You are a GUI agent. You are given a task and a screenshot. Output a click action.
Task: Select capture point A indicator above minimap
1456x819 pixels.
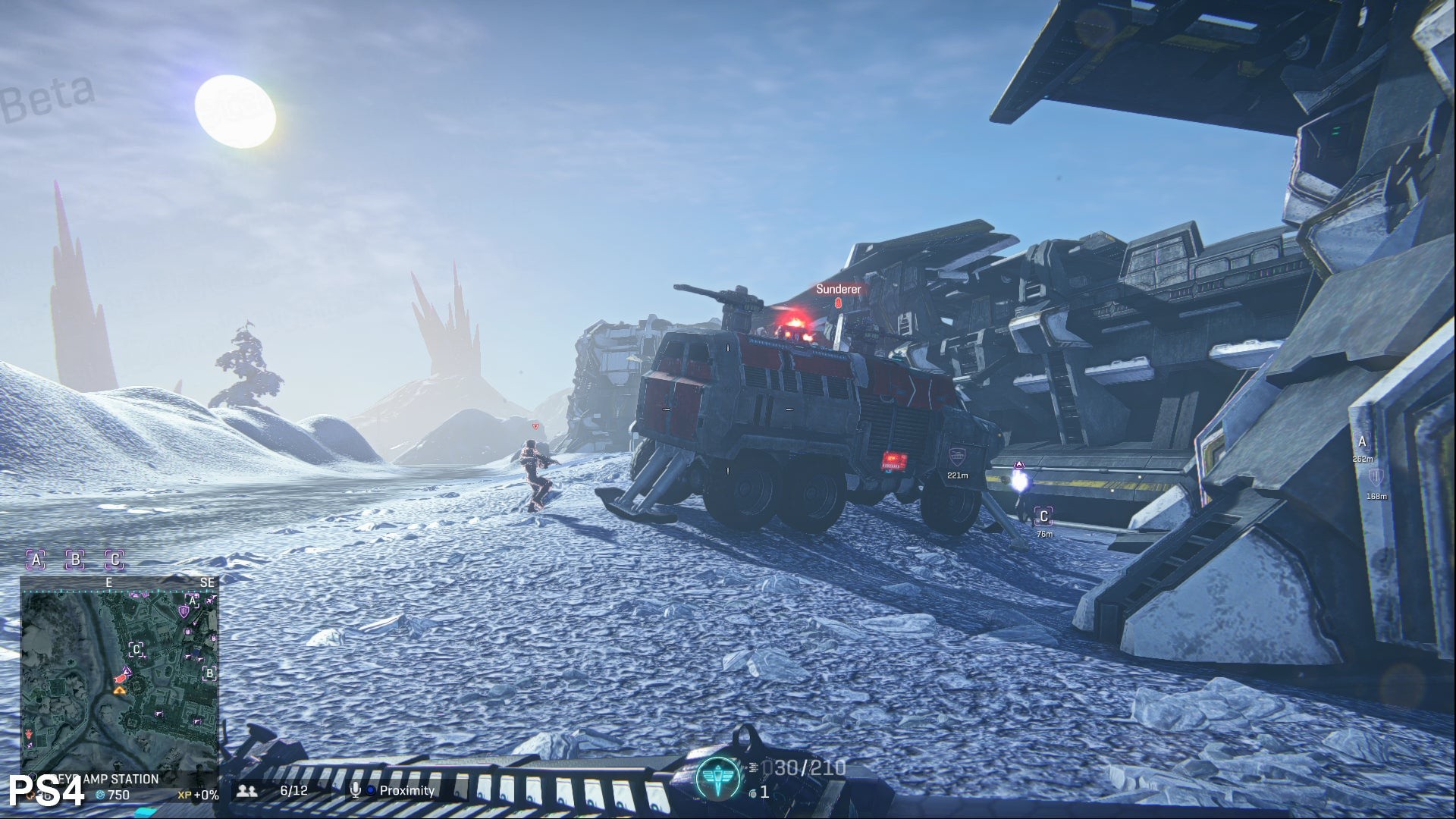click(36, 560)
